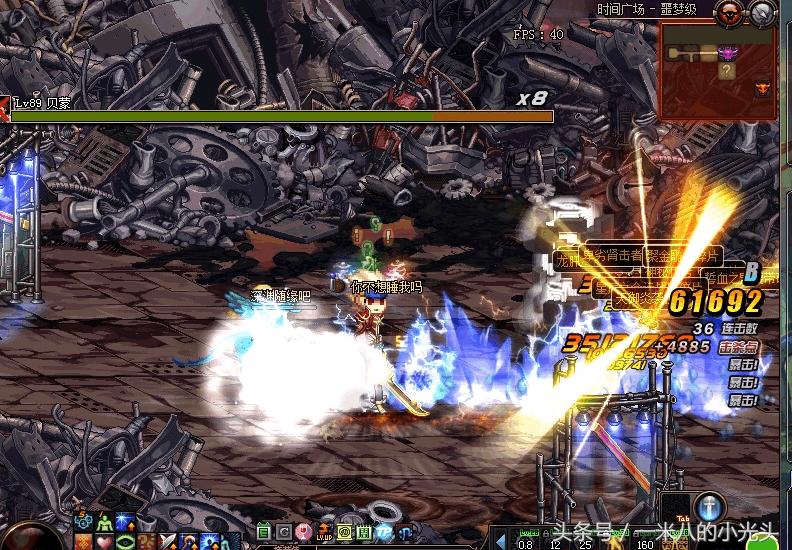Open the green E menu button
Screen dimensions: 792x550
point(263,531)
